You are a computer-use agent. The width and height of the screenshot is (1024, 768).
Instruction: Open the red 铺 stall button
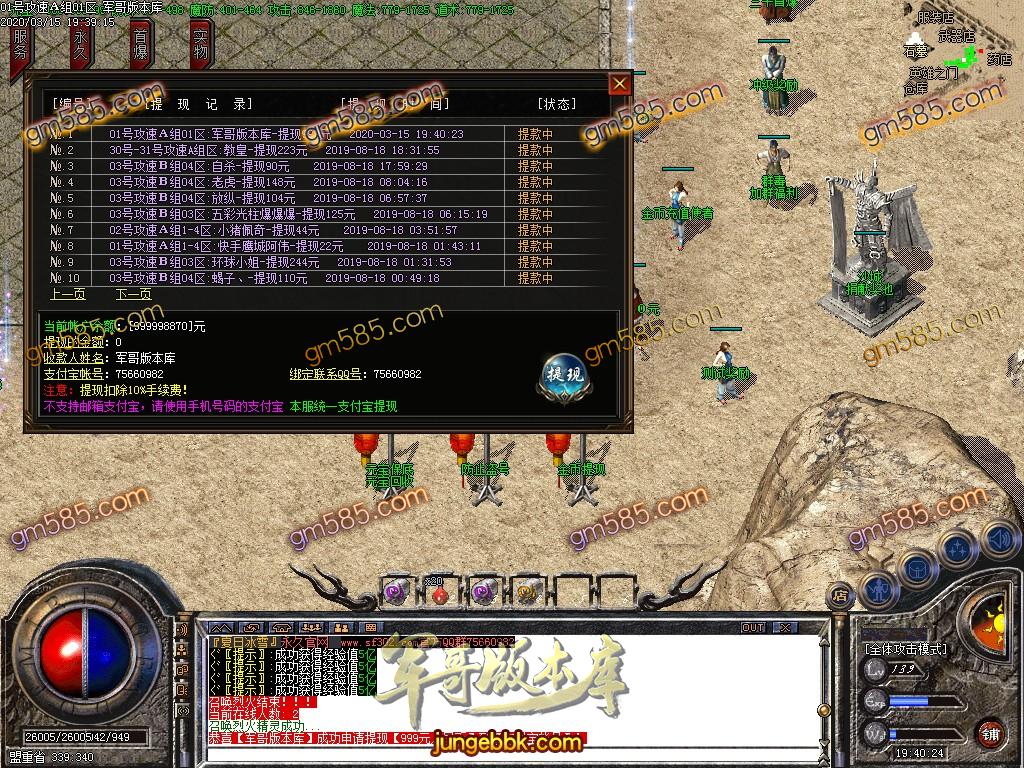click(x=990, y=733)
